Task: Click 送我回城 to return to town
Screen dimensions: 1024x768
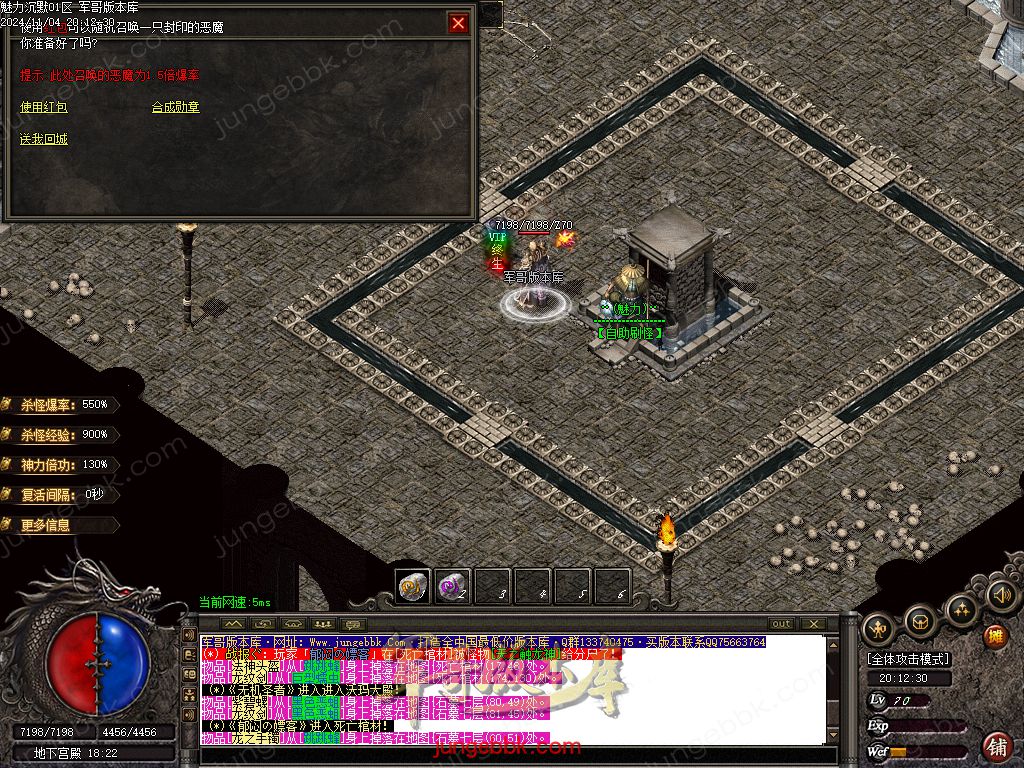Action: (44, 139)
